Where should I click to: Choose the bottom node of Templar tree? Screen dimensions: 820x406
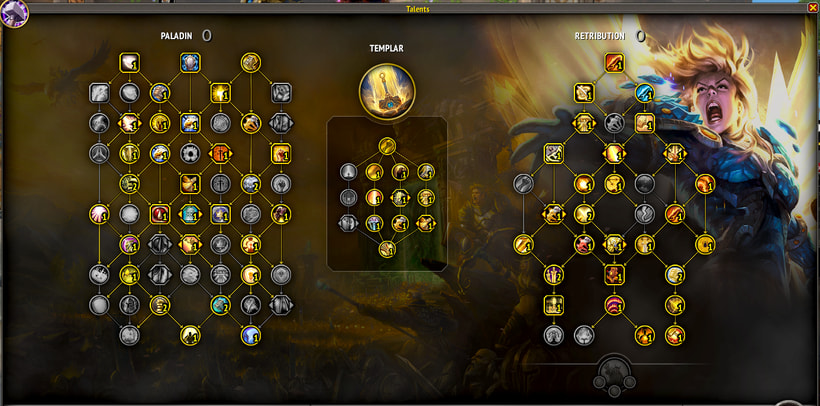[x=387, y=248]
